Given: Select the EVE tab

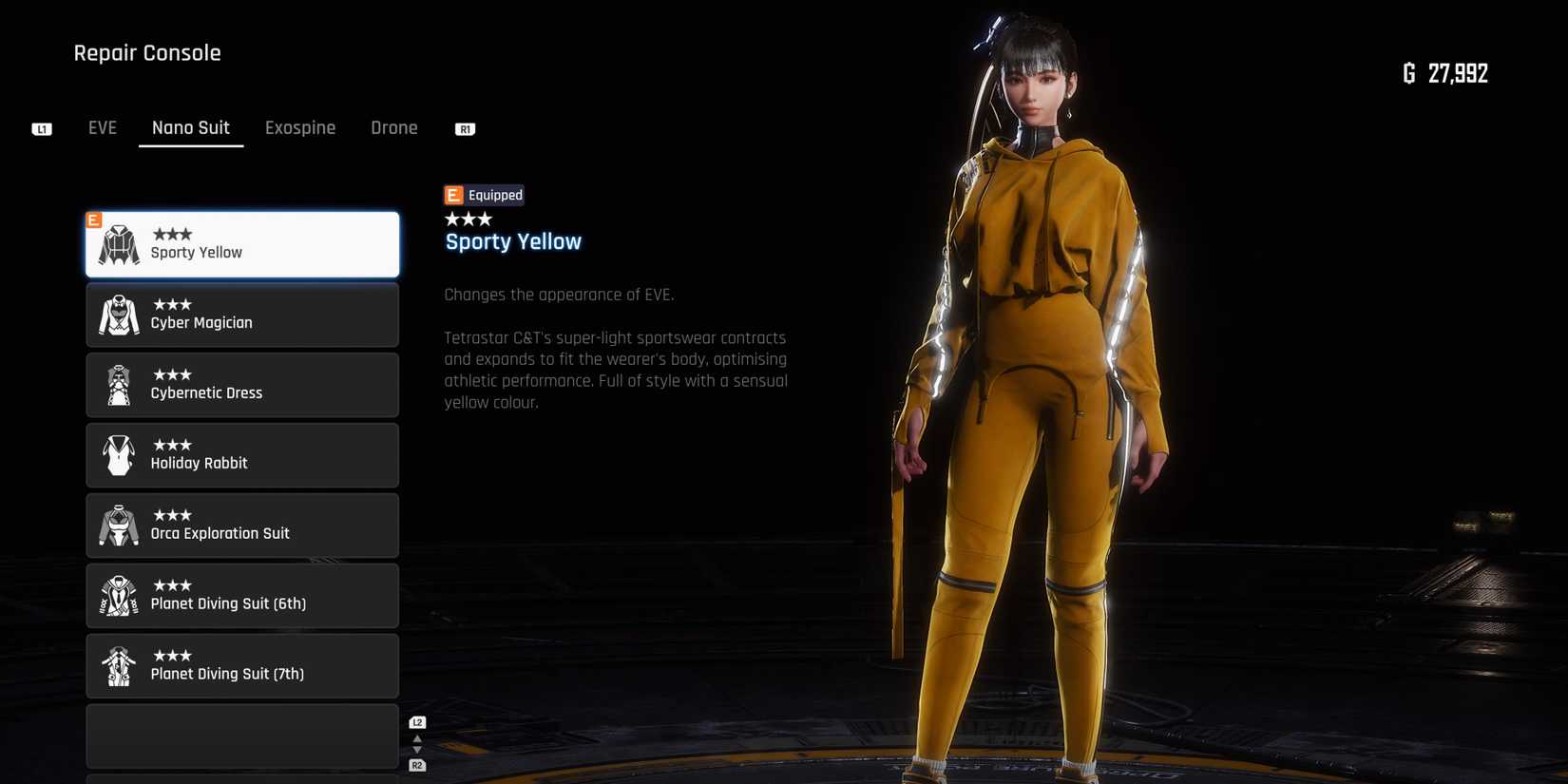Looking at the screenshot, I should pos(102,127).
